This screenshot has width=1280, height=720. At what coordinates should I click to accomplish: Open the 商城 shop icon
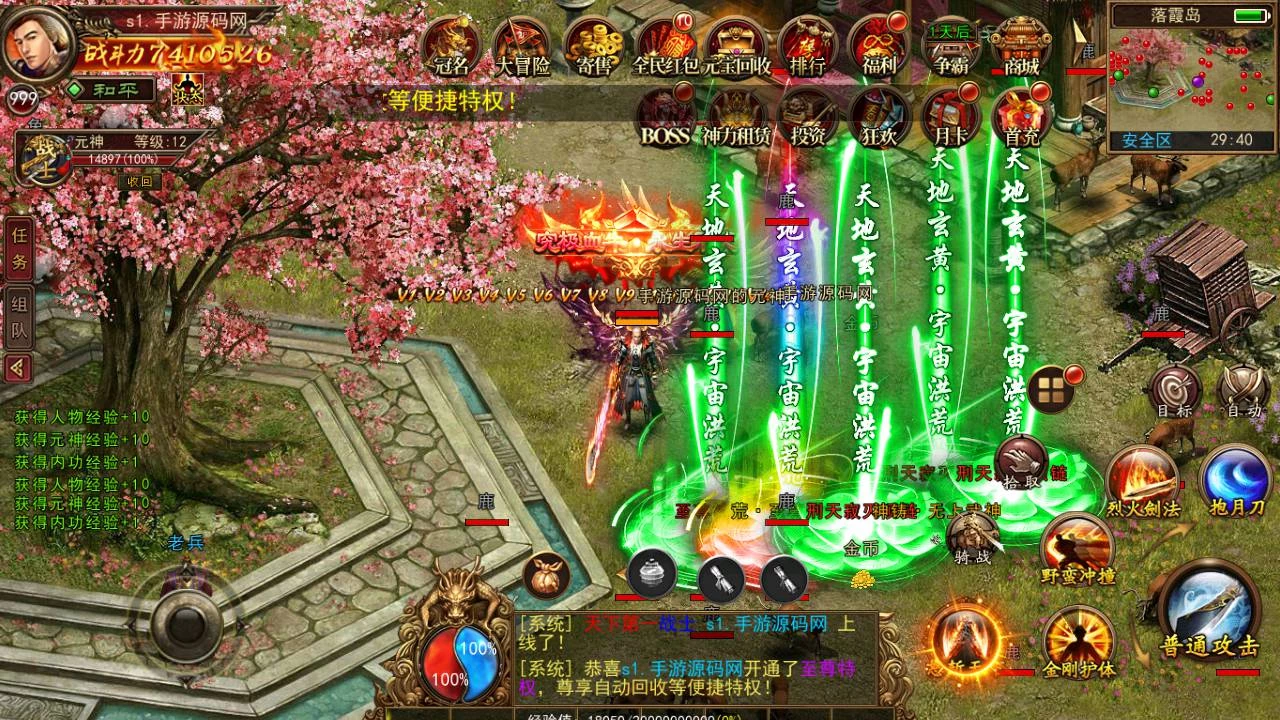pyautogui.click(x=1020, y=45)
